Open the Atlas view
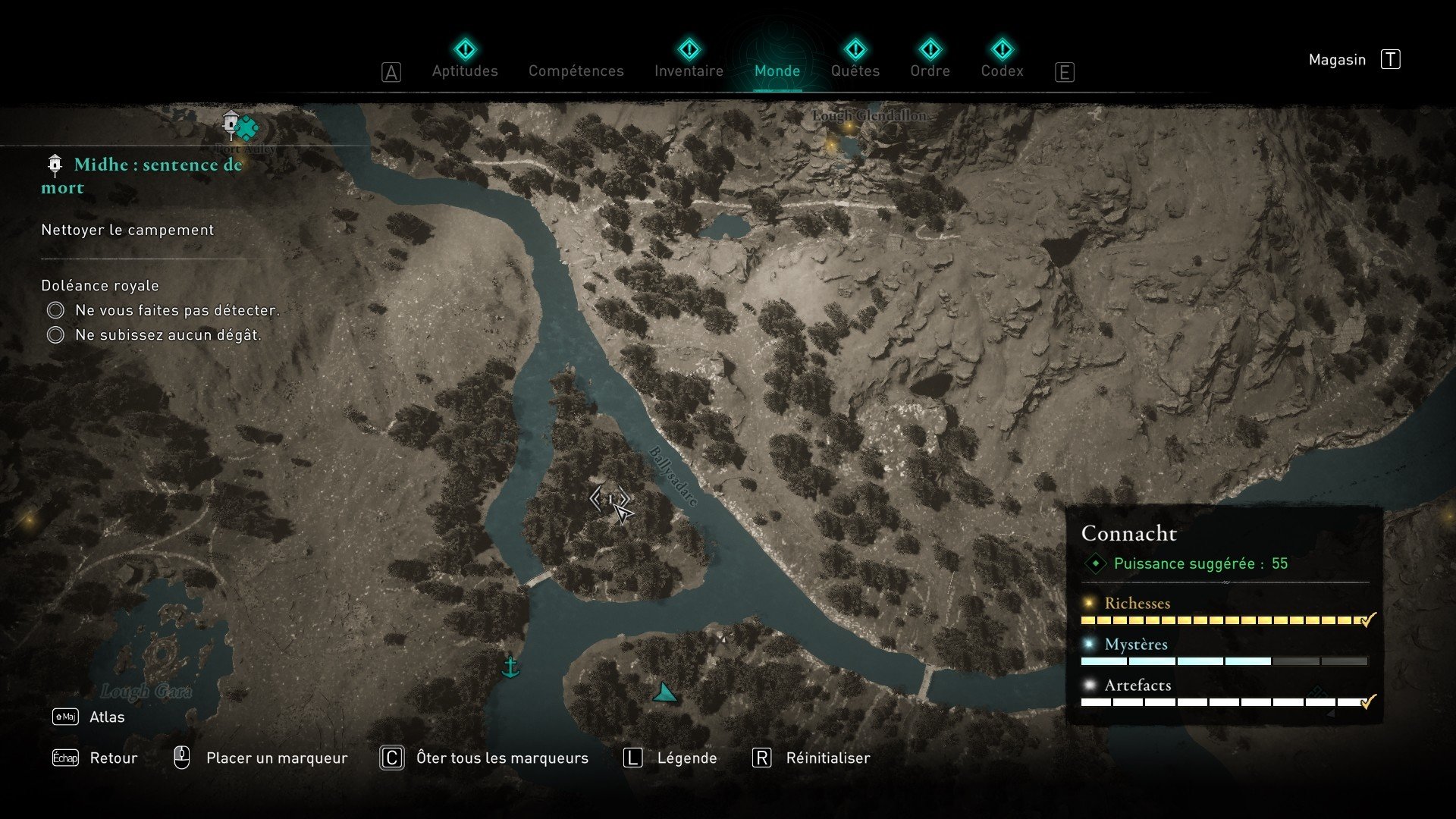 [x=106, y=717]
